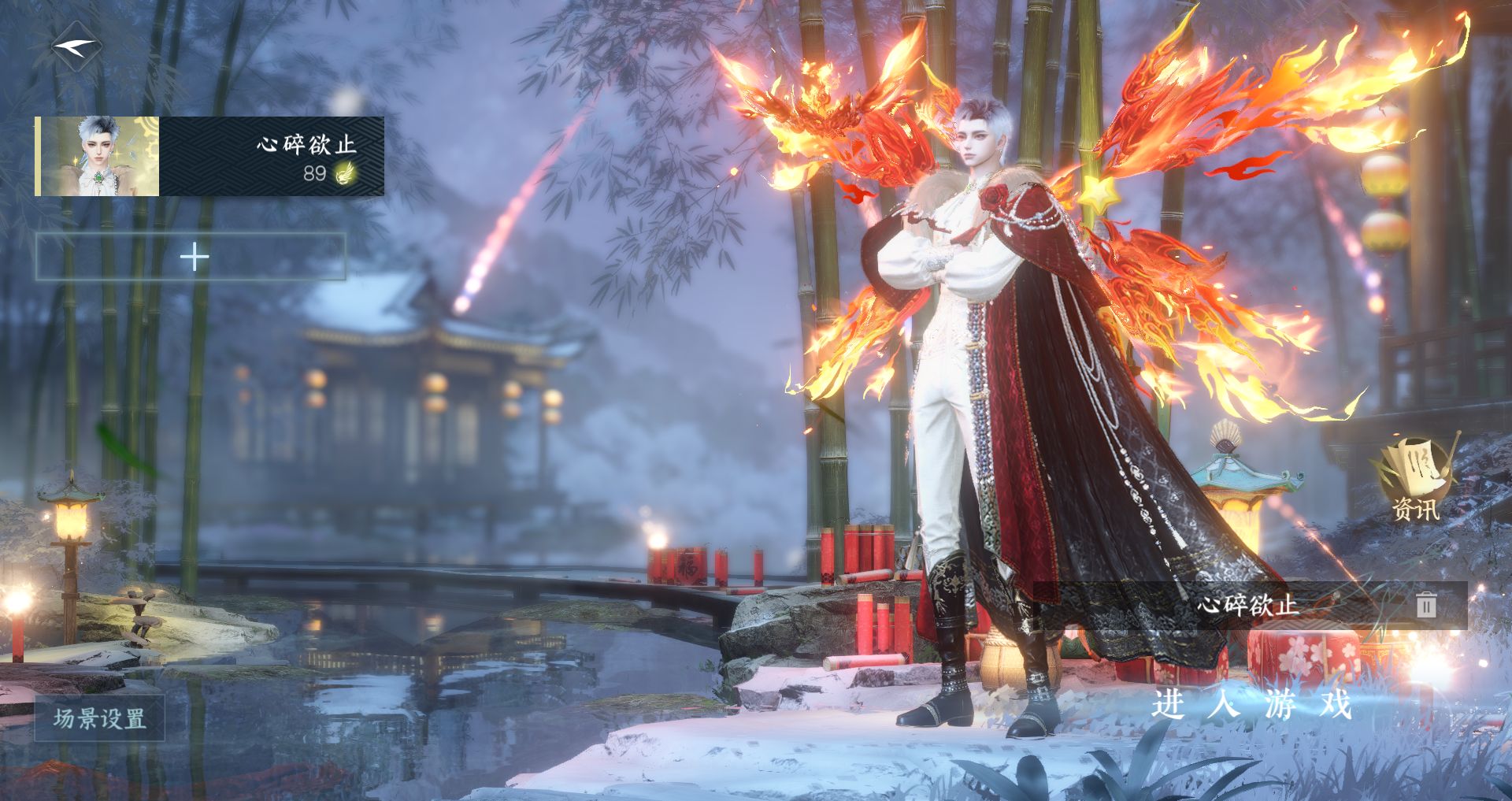Open 场景设置 scene settings
The height and width of the screenshot is (801, 1512).
(x=99, y=718)
